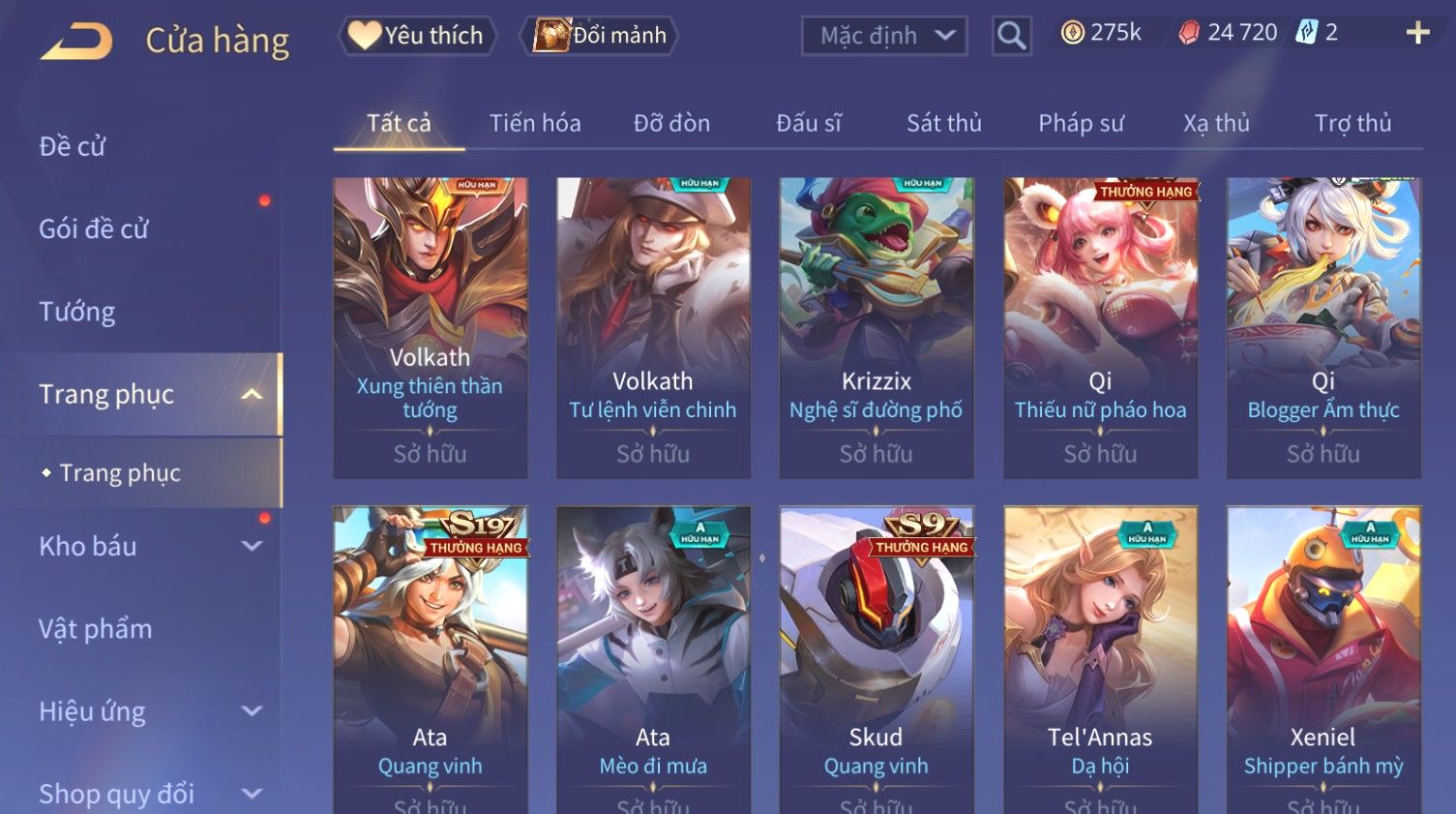
Task: Switch to the Tiến hóa tab
Action: click(x=535, y=123)
